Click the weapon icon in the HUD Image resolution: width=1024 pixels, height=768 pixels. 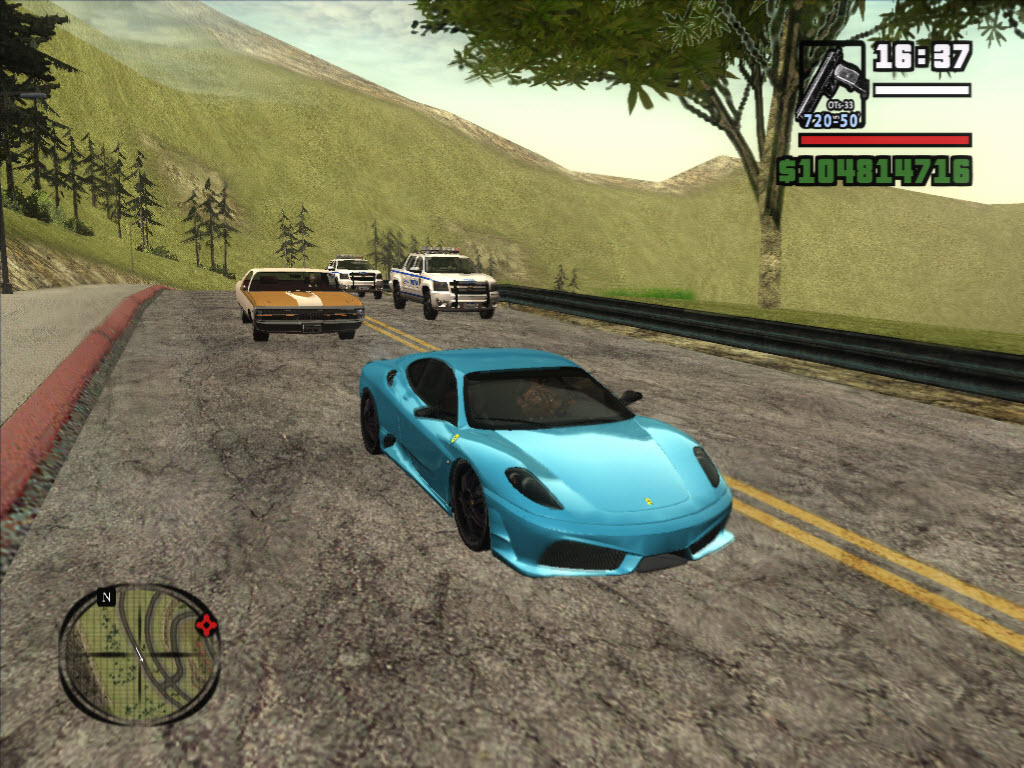click(x=831, y=84)
